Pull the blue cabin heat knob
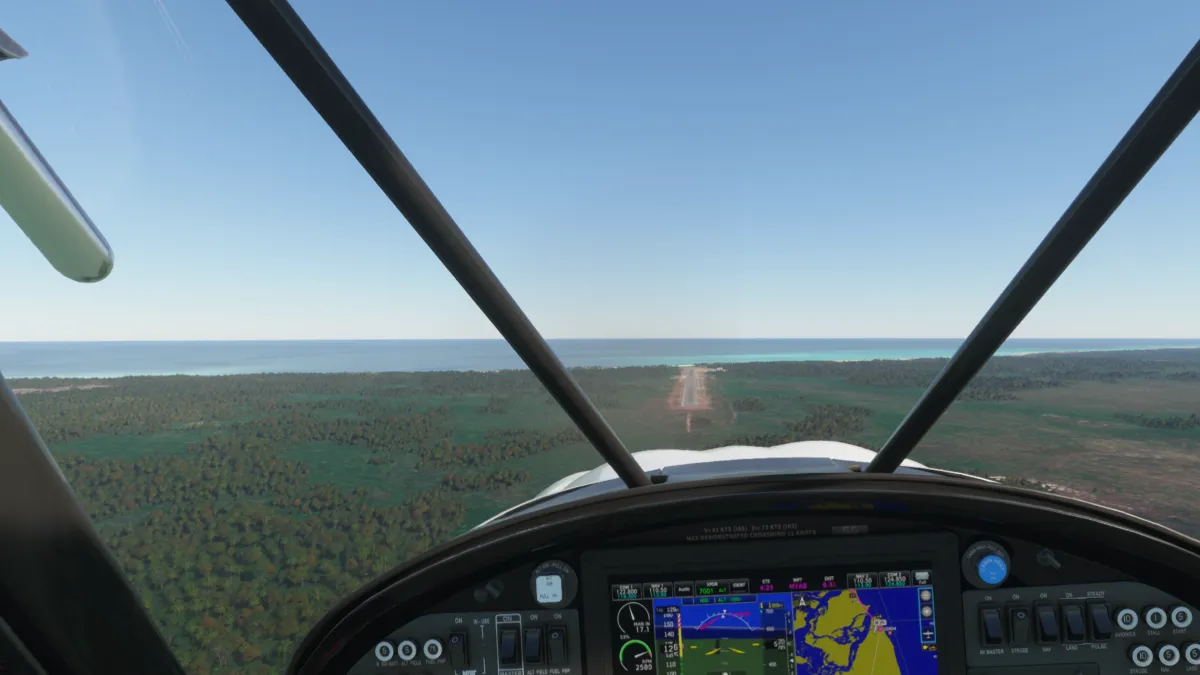1200x675 pixels. click(x=990, y=568)
